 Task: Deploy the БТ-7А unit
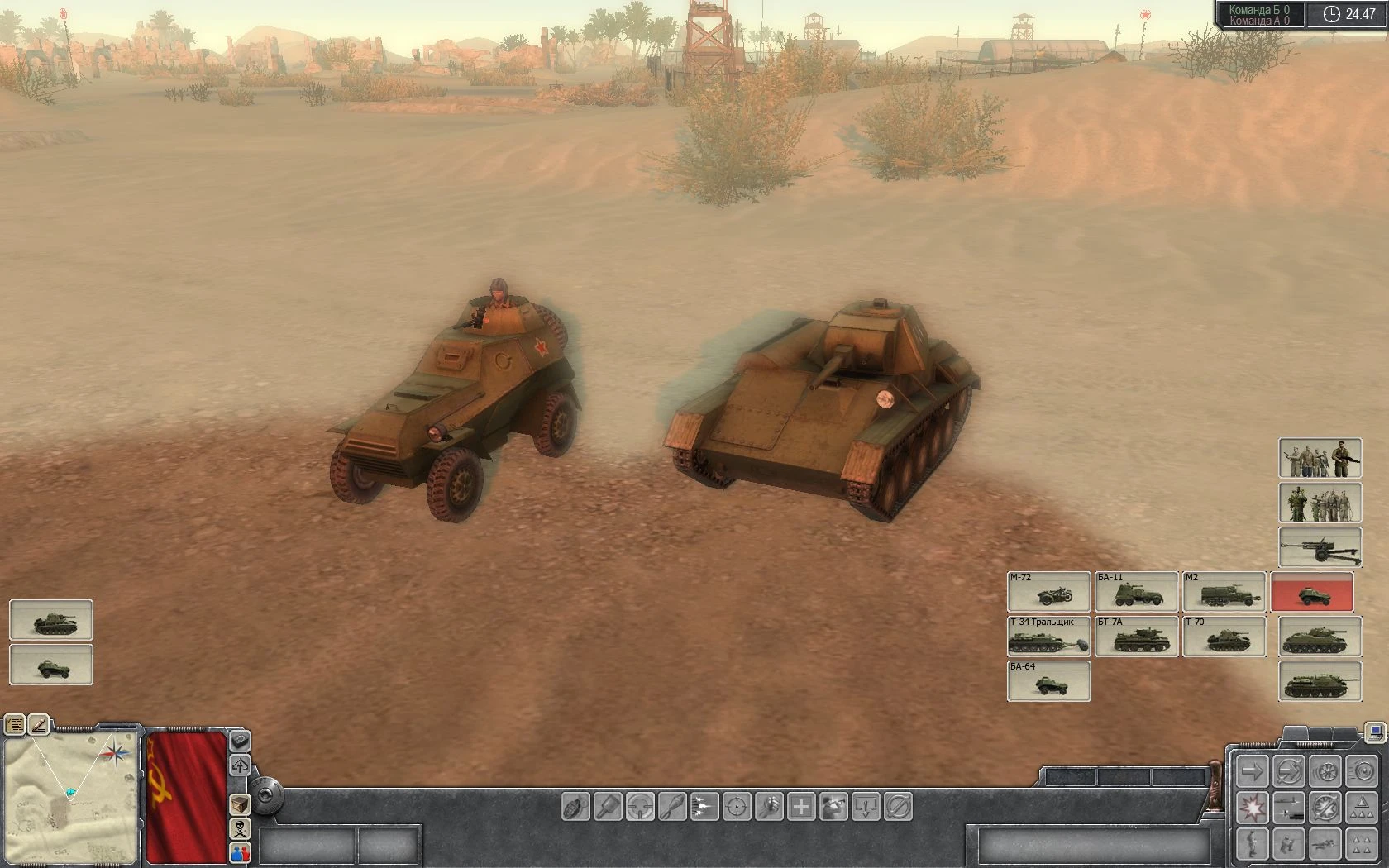pyautogui.click(x=1136, y=637)
